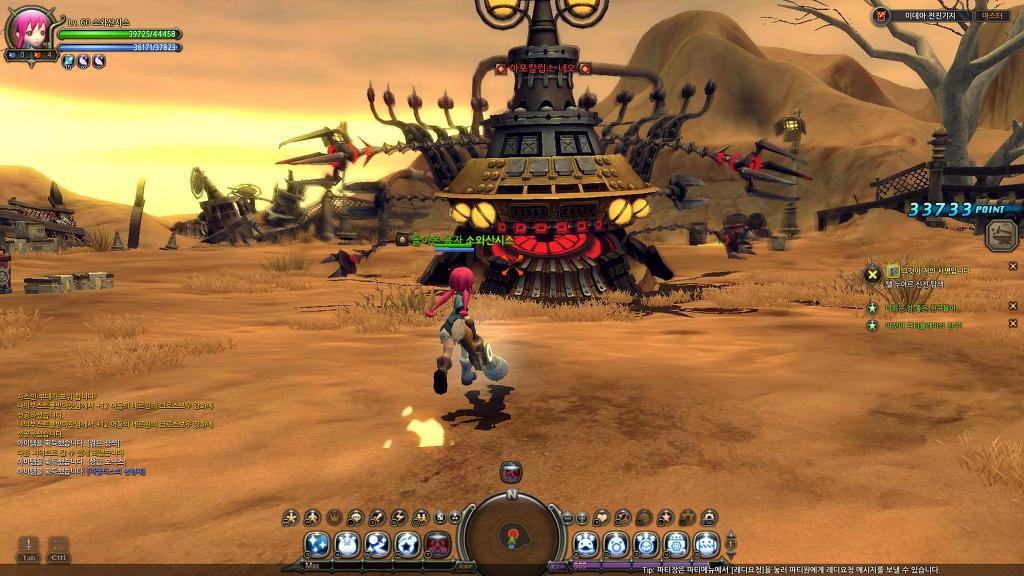Open the location name bar icon
The width and height of the screenshot is (1024, 576).
[x=881, y=16]
